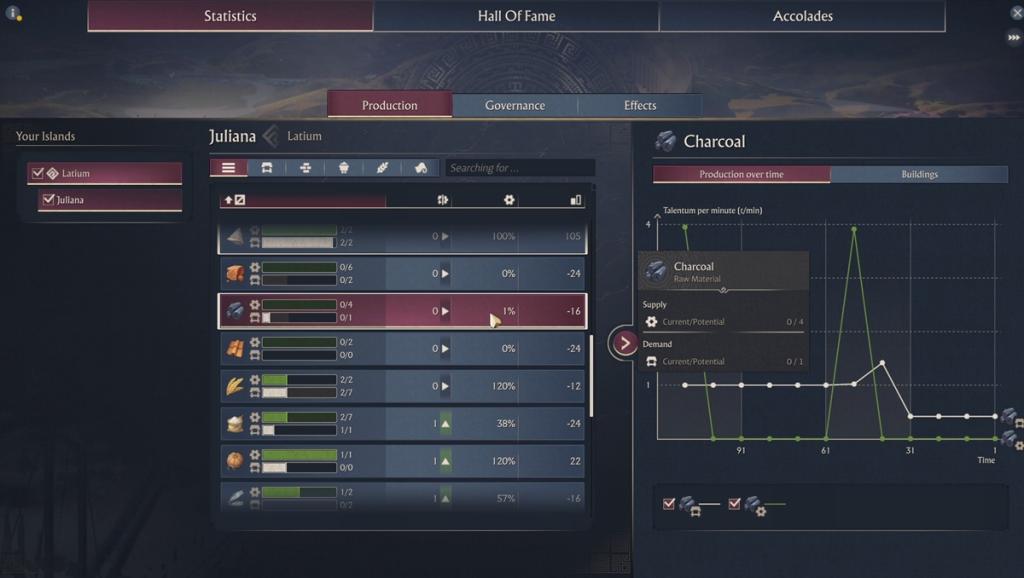Show the Governance statistics

coord(515,106)
